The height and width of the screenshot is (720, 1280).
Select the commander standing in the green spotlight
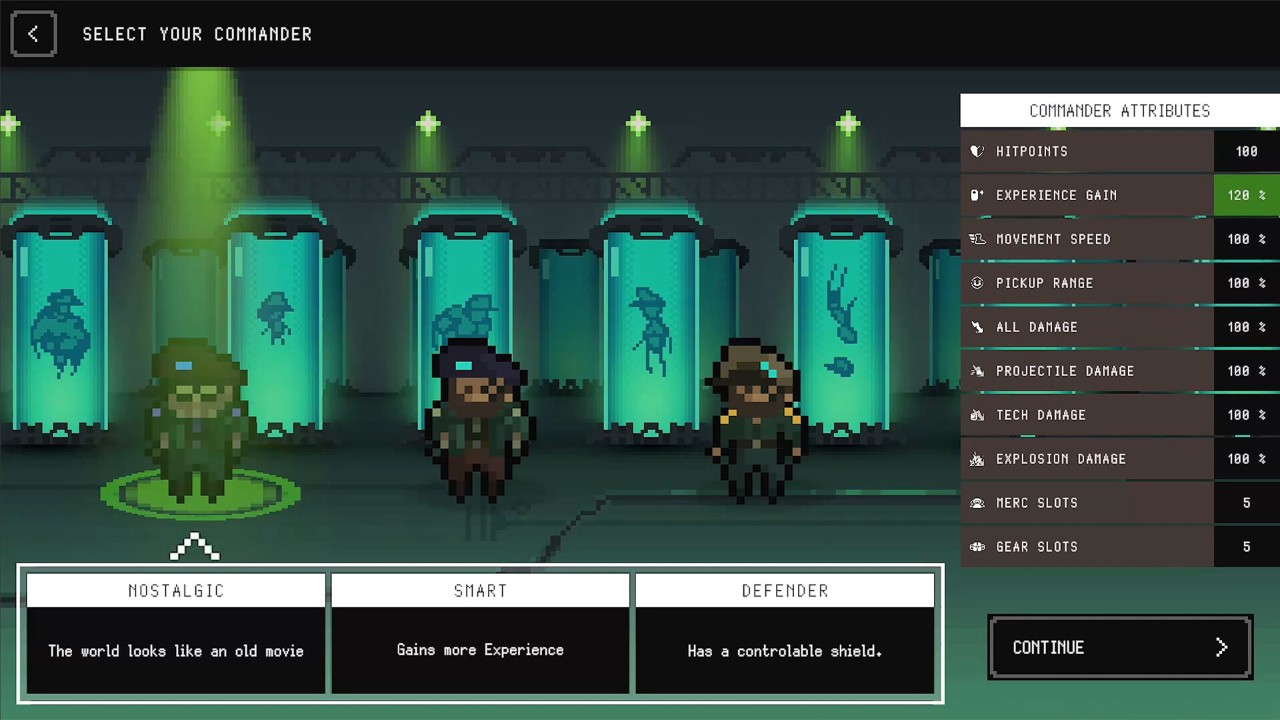[199, 422]
